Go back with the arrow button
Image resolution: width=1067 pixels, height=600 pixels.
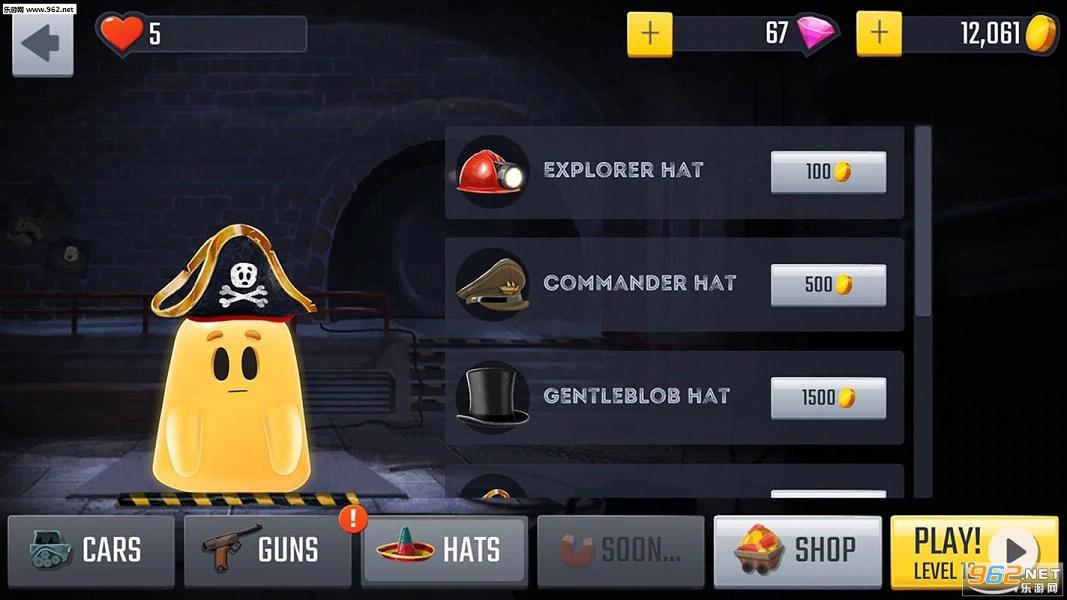[x=42, y=45]
